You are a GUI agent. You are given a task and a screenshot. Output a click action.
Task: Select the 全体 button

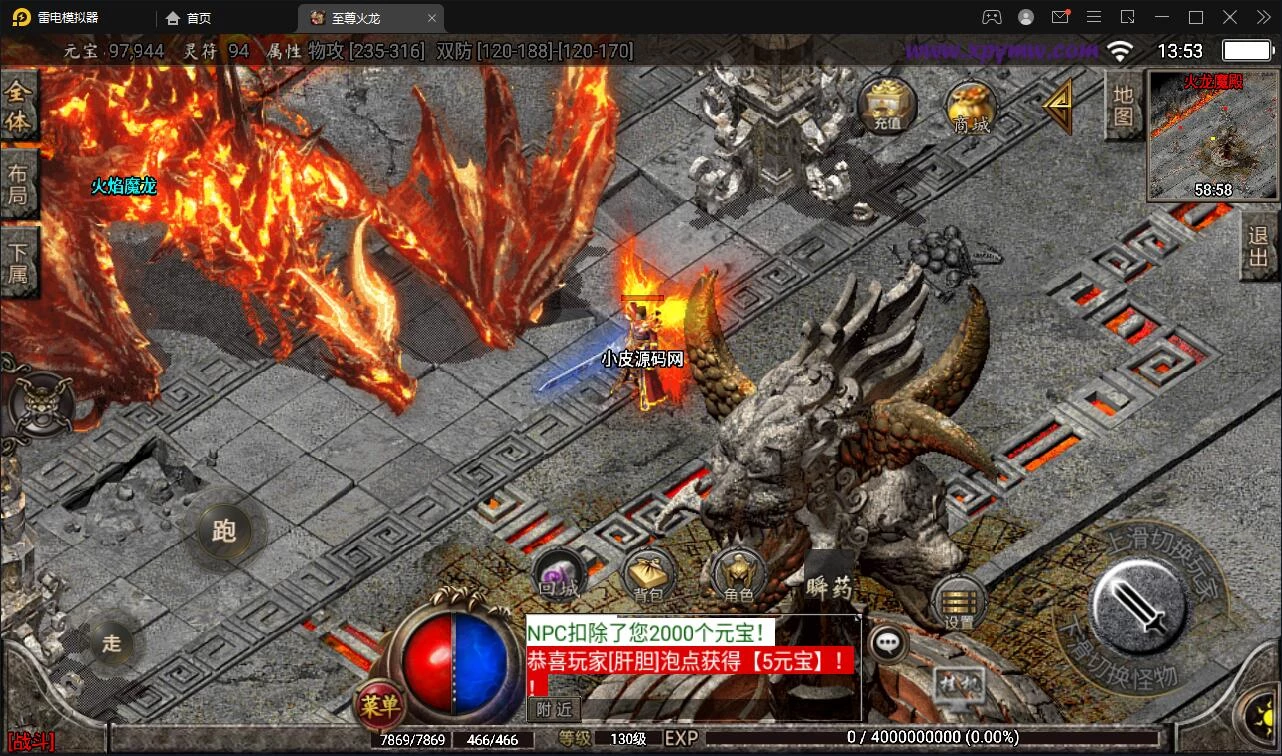tap(18, 106)
